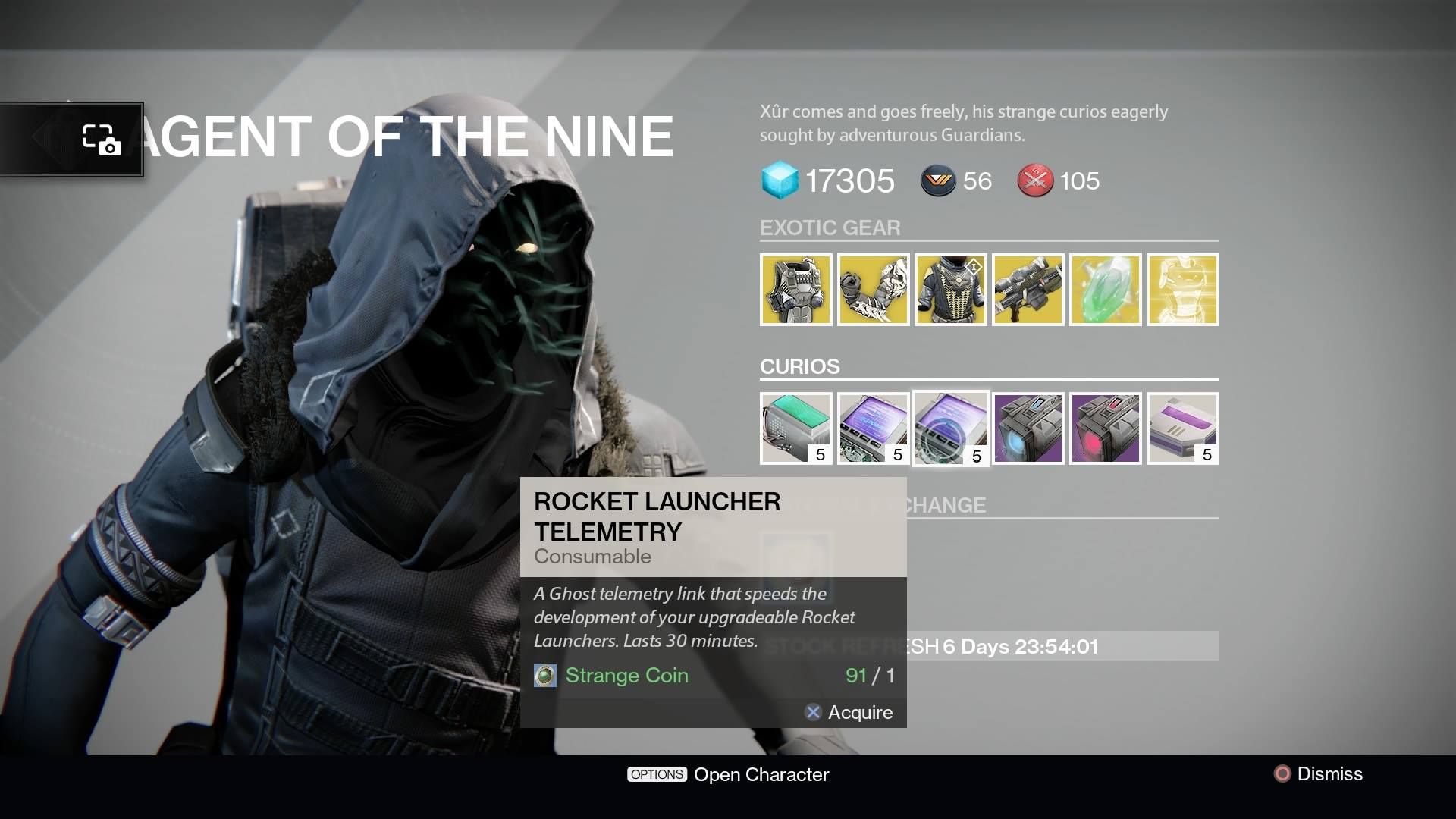Click the Strange Coin icon in the tooltip
Screen dimensions: 1456x819
coord(544,676)
